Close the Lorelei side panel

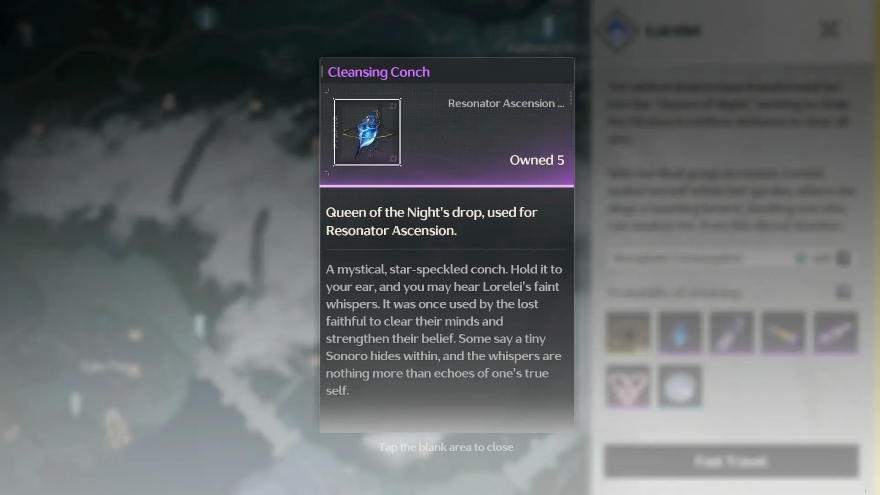(829, 29)
